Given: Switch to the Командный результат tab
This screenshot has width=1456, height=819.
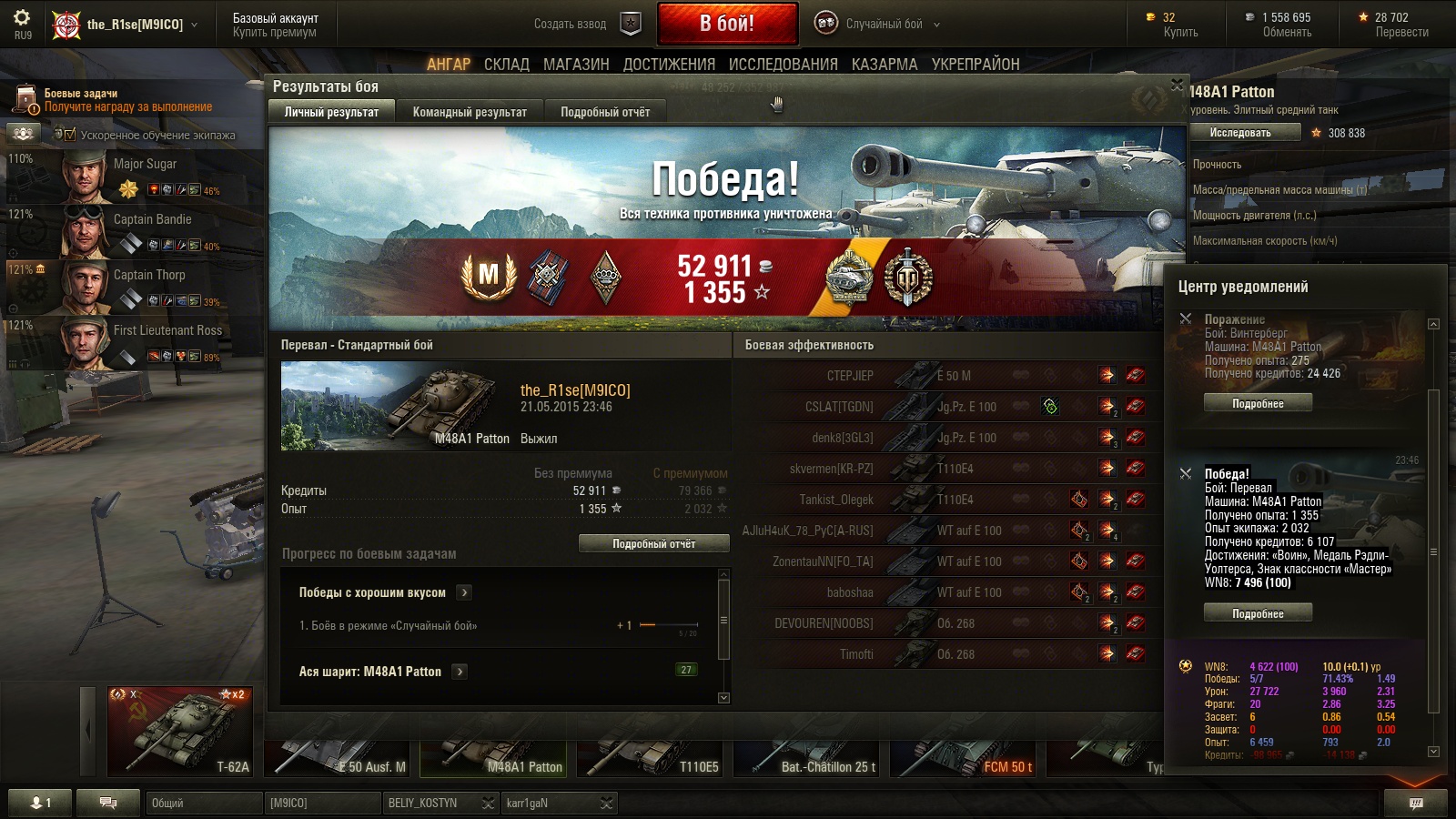Looking at the screenshot, I should pyautogui.click(x=470, y=112).
